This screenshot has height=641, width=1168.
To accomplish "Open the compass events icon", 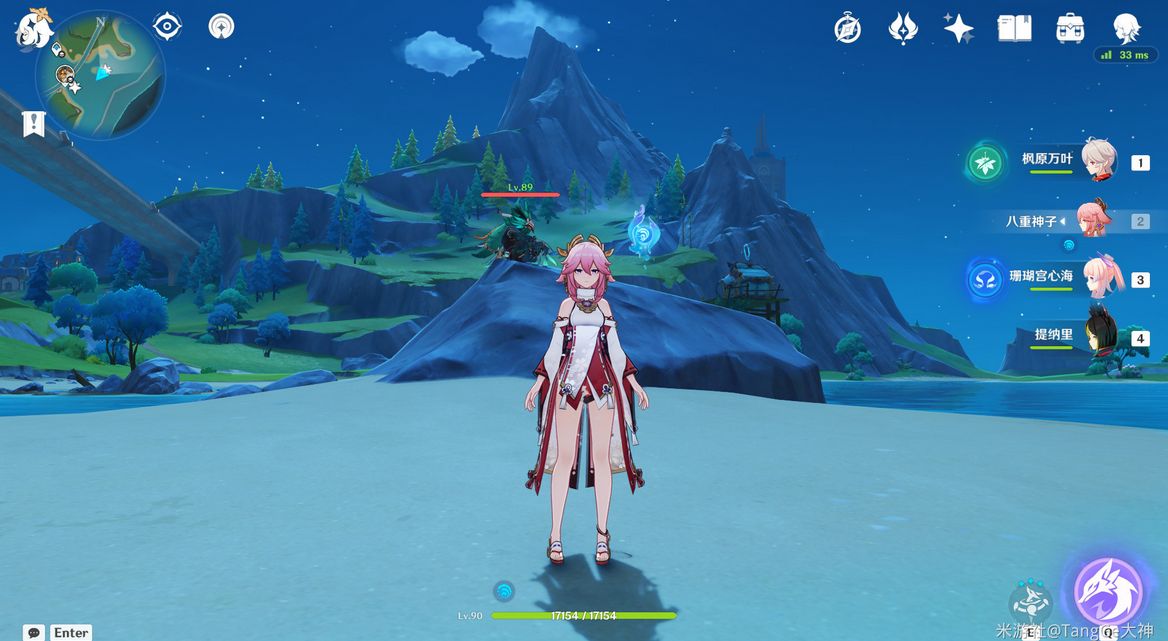I will pyautogui.click(x=848, y=29).
